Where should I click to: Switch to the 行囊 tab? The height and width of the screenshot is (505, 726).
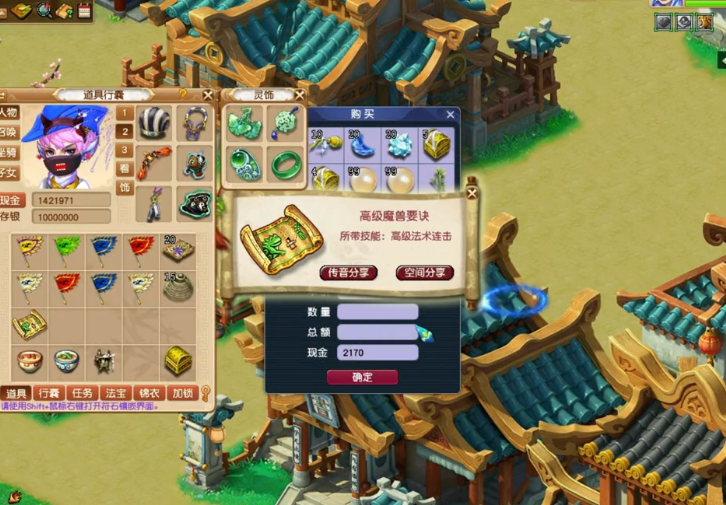tap(48, 393)
